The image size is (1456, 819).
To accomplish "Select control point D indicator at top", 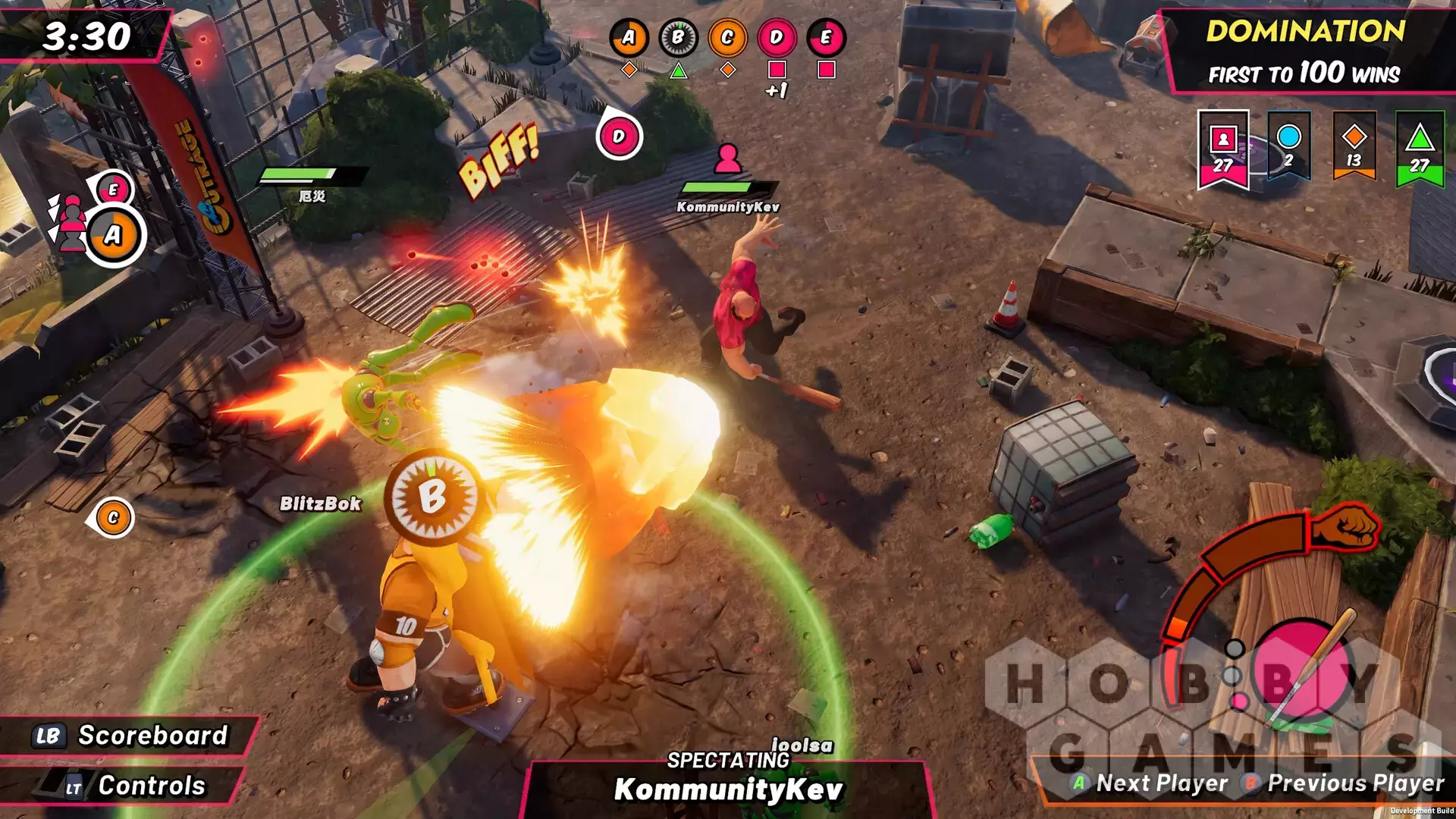I will pos(777,38).
